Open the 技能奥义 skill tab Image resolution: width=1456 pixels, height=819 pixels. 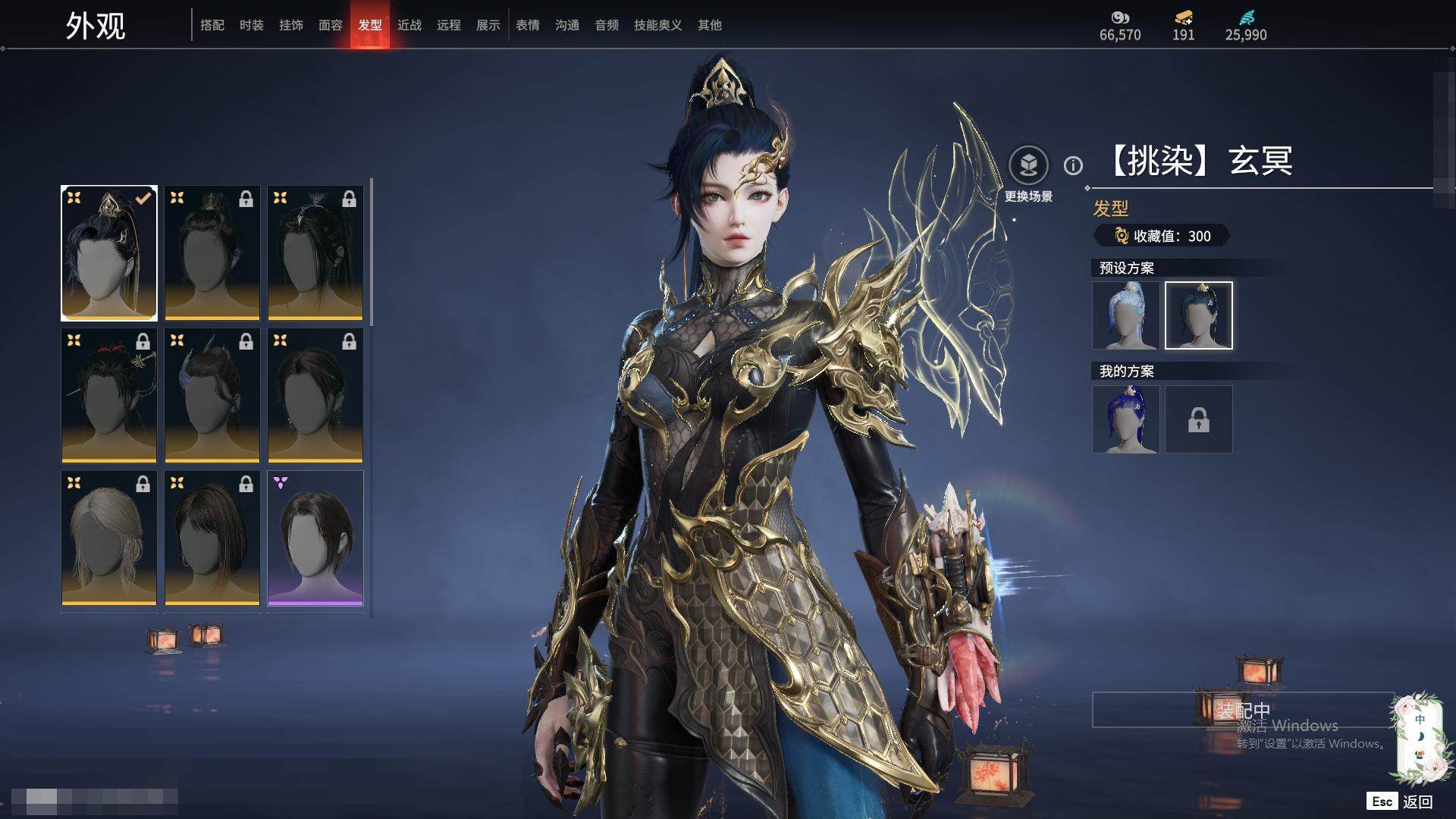coord(658,25)
